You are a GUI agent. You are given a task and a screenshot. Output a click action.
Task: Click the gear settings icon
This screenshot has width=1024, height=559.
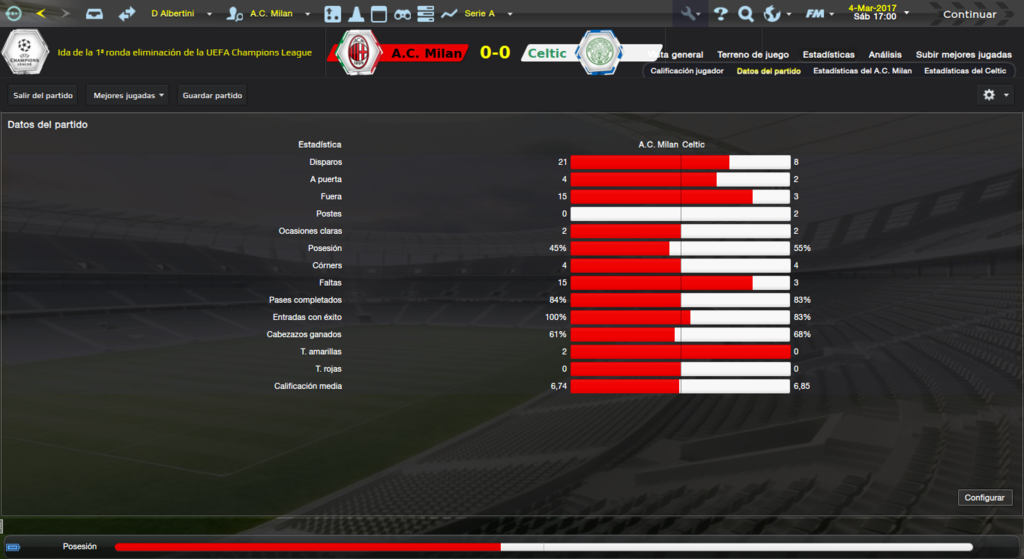[989, 95]
